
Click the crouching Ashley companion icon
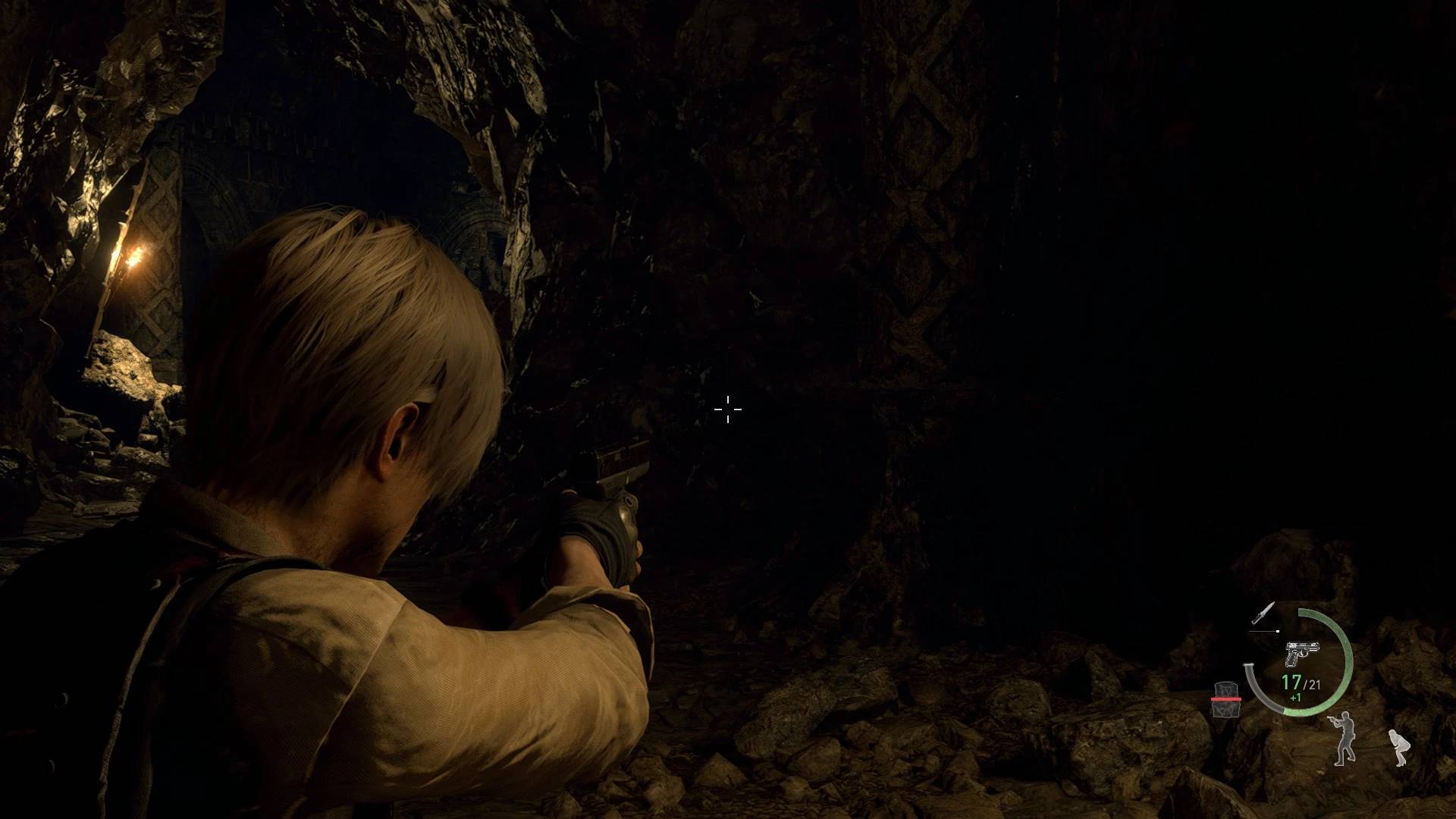pyautogui.click(x=1397, y=747)
